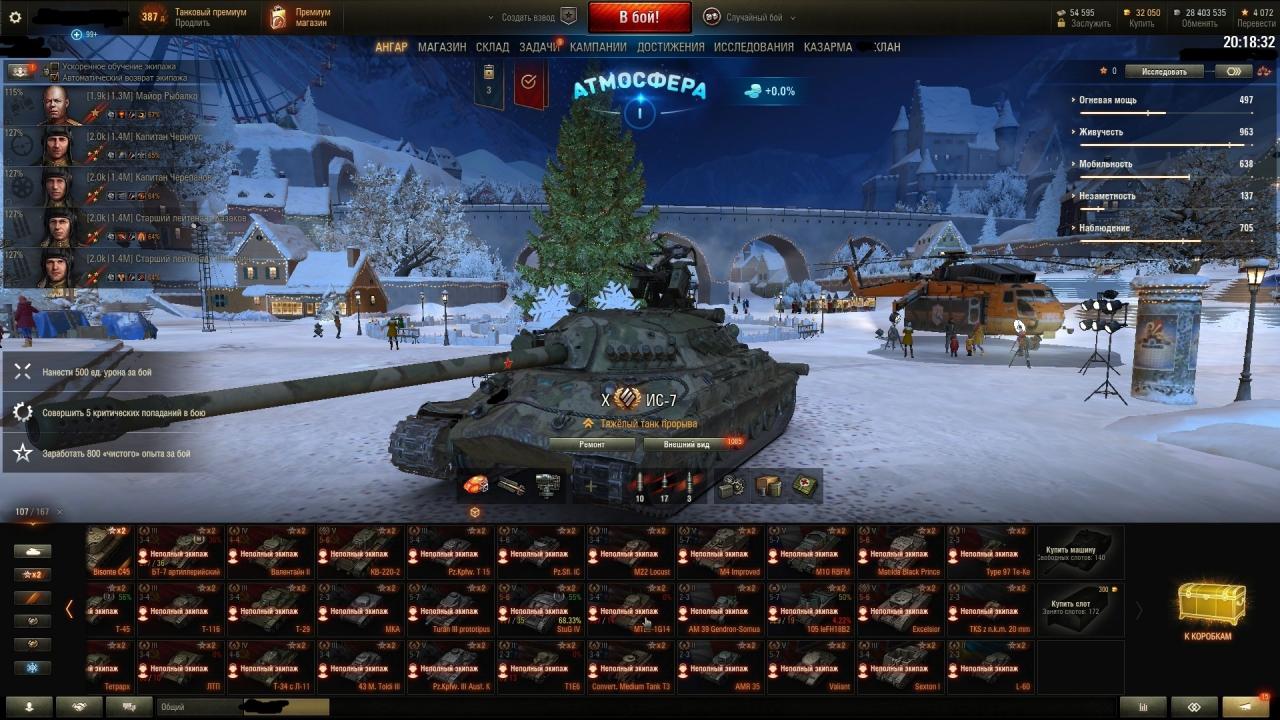Click the Купить машину tile
Viewport: 1280px width, 720px height.
(x=1080, y=551)
